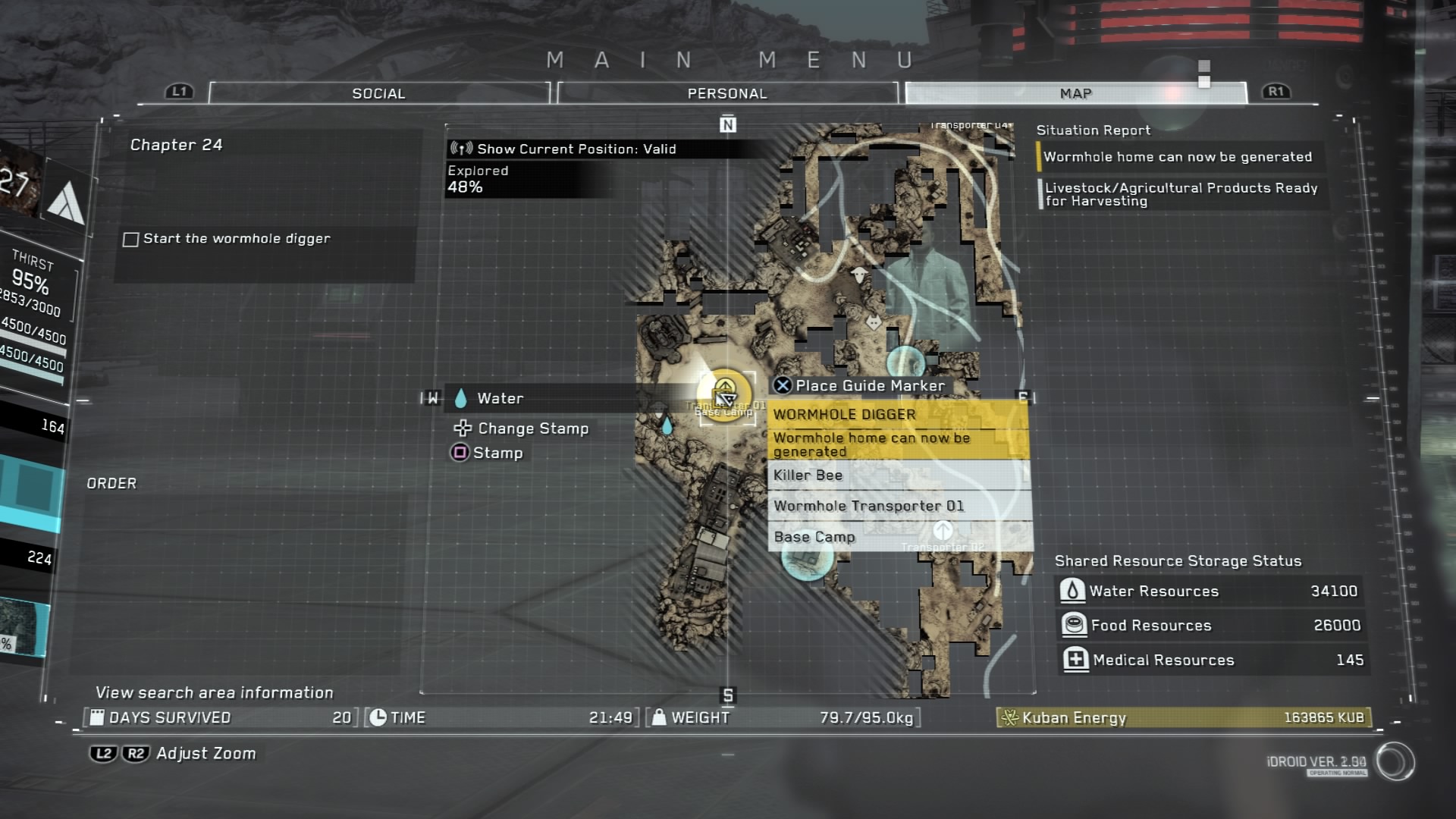This screenshot has width=1456, height=819.
Task: Open the wormhole home situation report
Action: pos(1177,157)
